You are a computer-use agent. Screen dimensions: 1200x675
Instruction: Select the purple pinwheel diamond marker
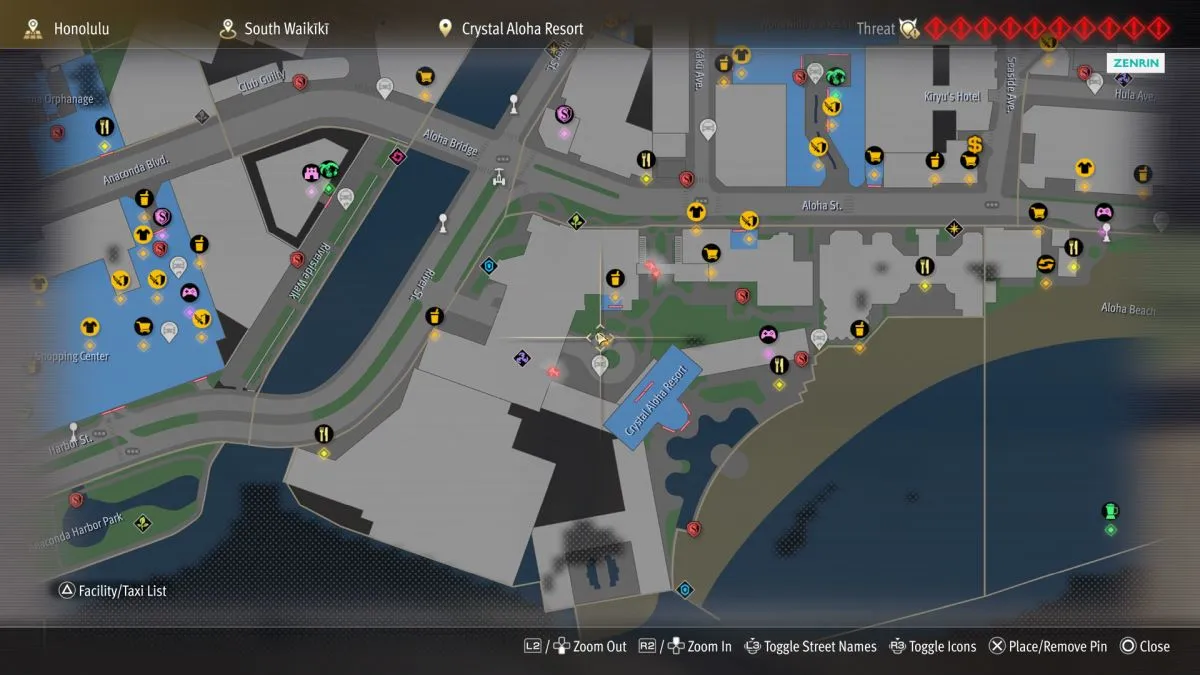[522, 358]
